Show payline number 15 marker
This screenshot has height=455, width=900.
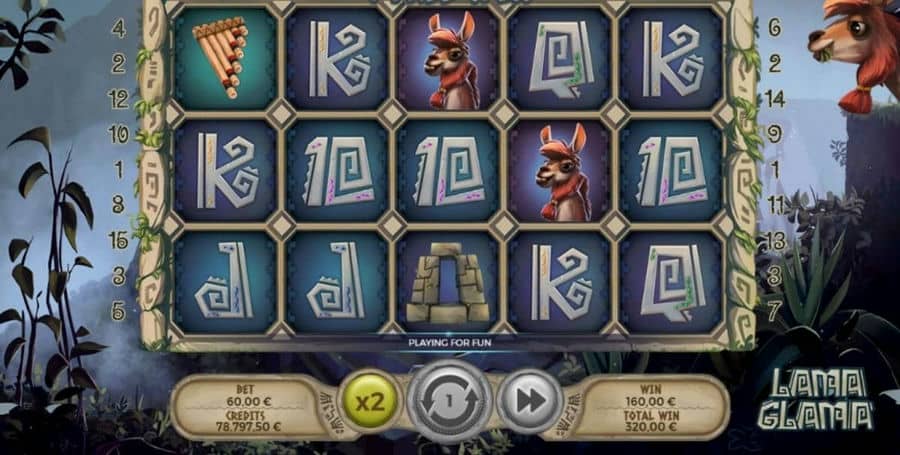click(118, 240)
